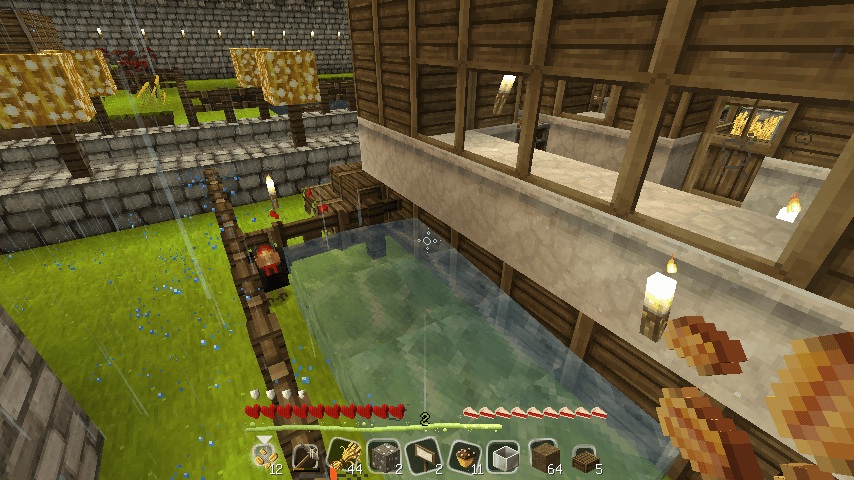This screenshot has width=854, height=480.
Task: Select the wood planks stack of 64
Action: 544,456
